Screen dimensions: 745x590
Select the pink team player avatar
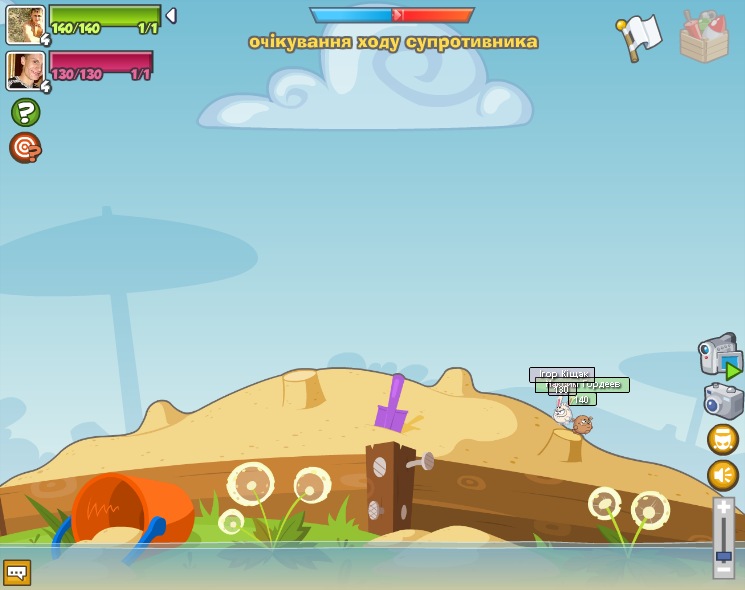point(25,70)
